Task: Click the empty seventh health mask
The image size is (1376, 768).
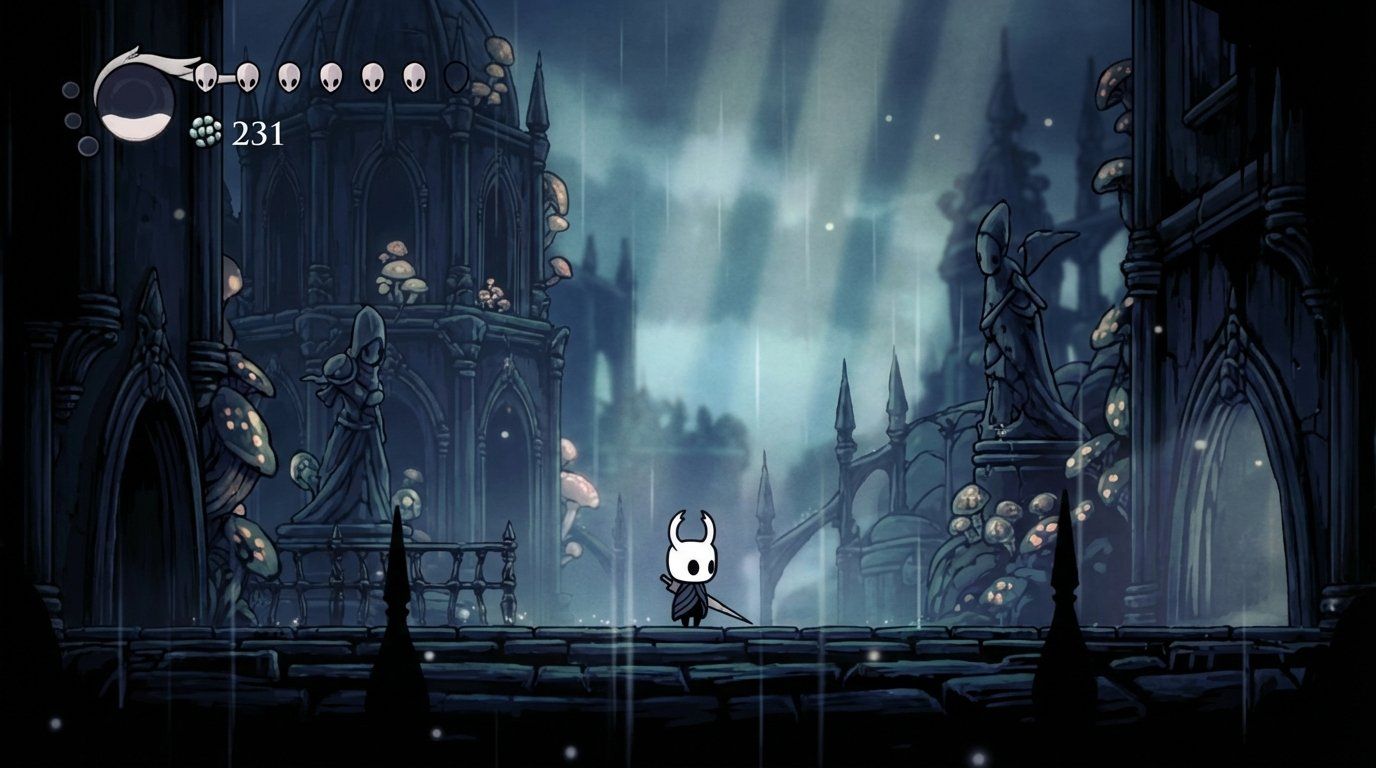Action: tap(455, 77)
